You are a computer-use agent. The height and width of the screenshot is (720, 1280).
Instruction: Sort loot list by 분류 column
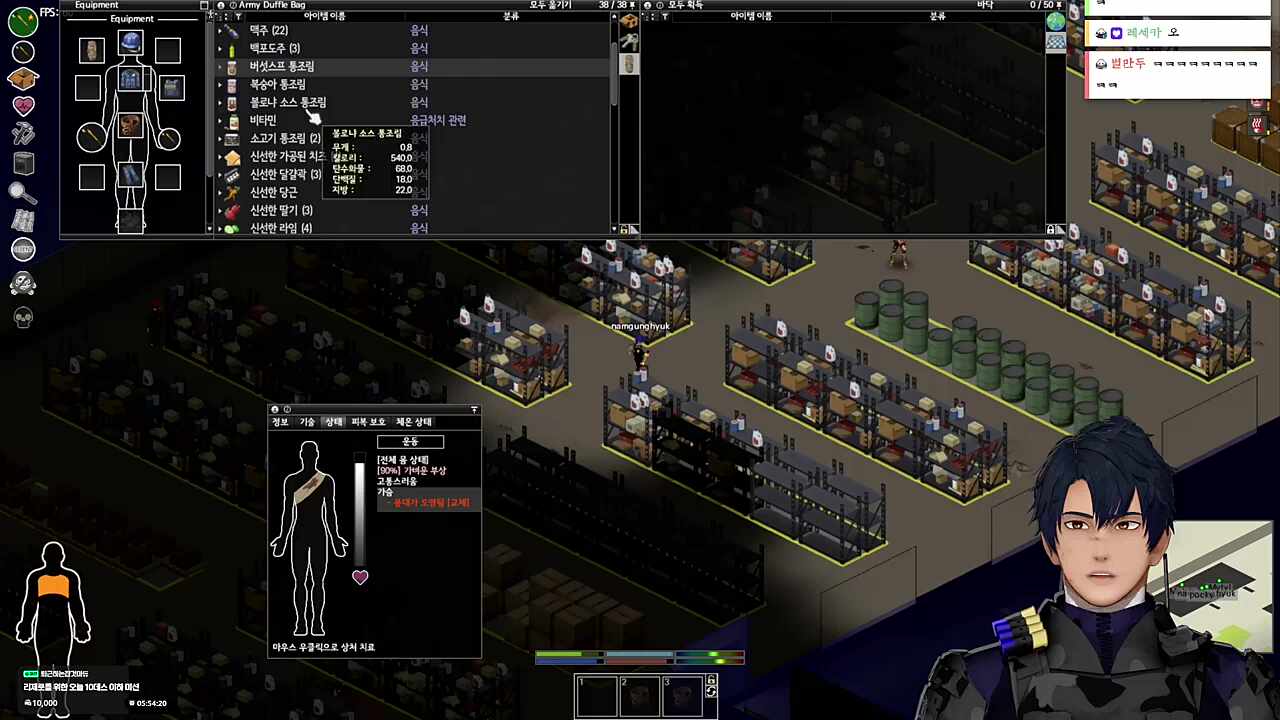click(937, 16)
